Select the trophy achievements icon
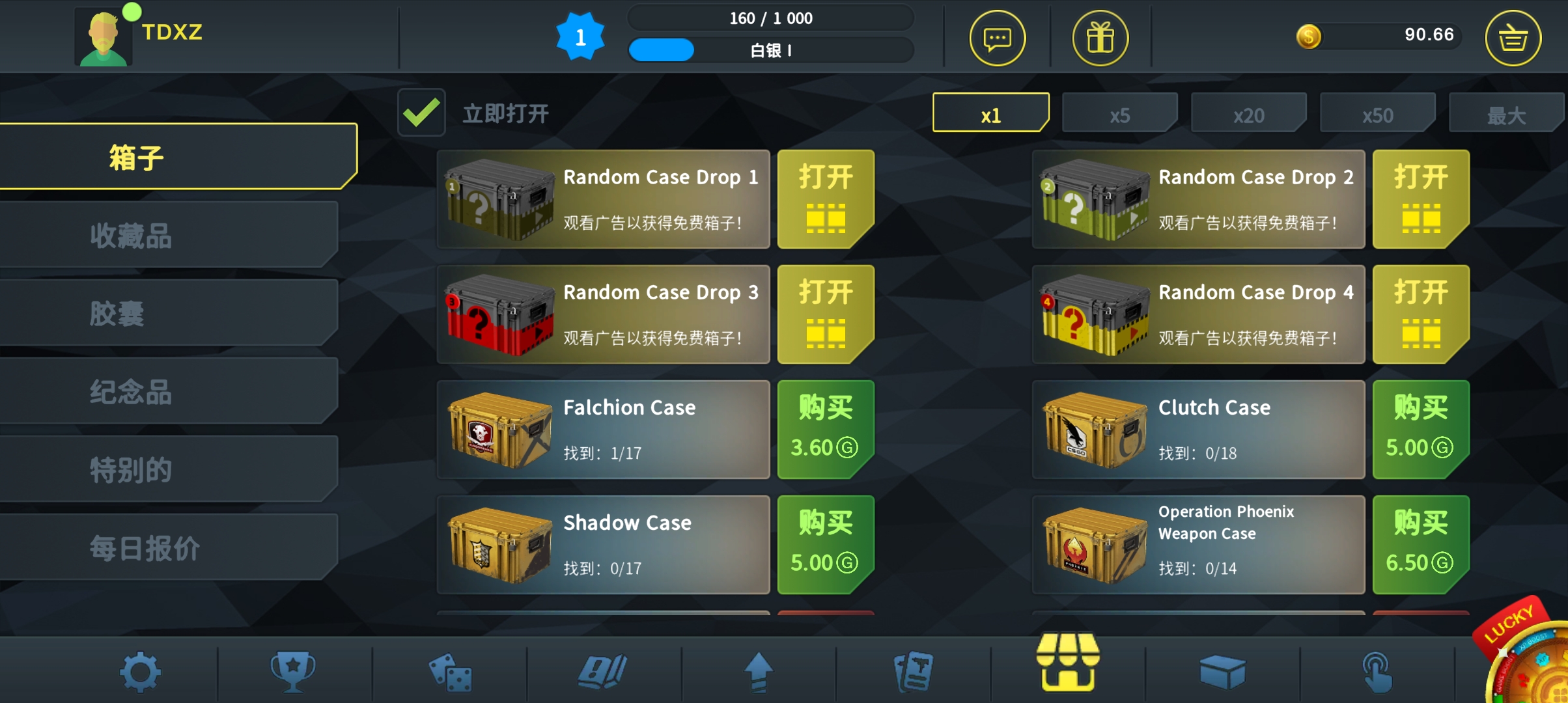This screenshot has width=1568, height=703. pyautogui.click(x=294, y=672)
